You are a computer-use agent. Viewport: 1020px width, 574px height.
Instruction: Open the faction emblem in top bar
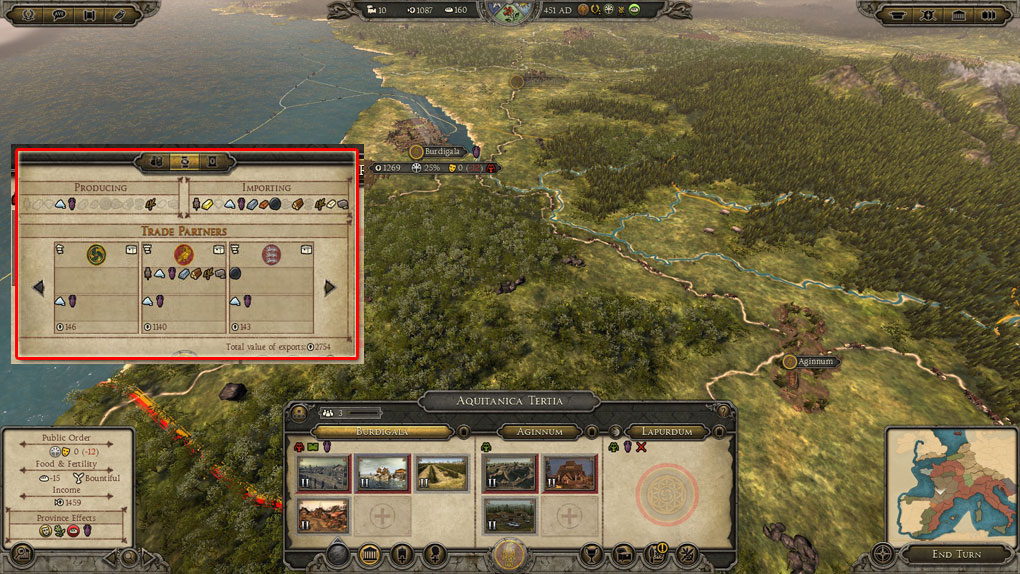pyautogui.click(x=509, y=12)
